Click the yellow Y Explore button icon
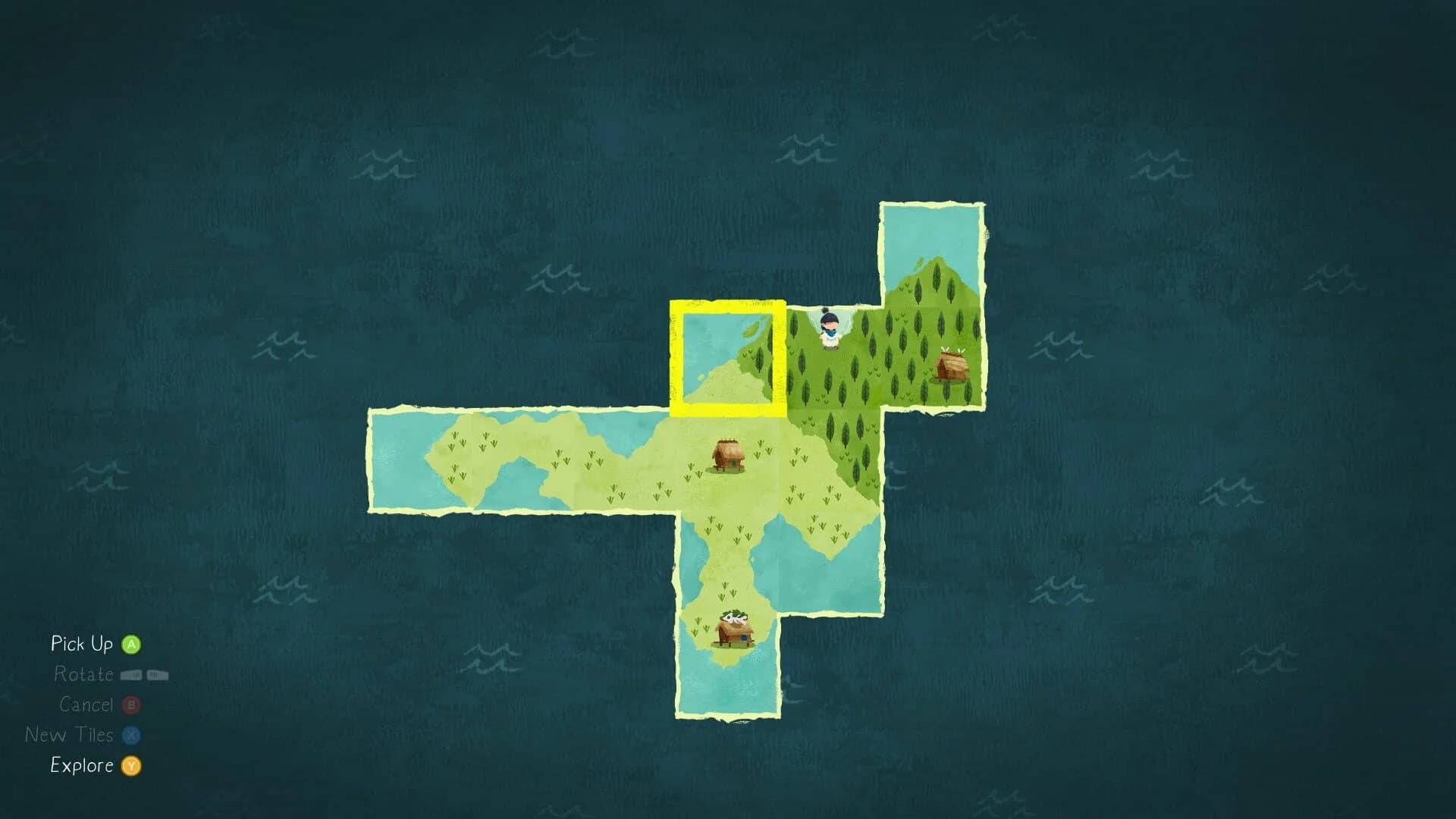This screenshot has width=1456, height=819. pos(130,766)
